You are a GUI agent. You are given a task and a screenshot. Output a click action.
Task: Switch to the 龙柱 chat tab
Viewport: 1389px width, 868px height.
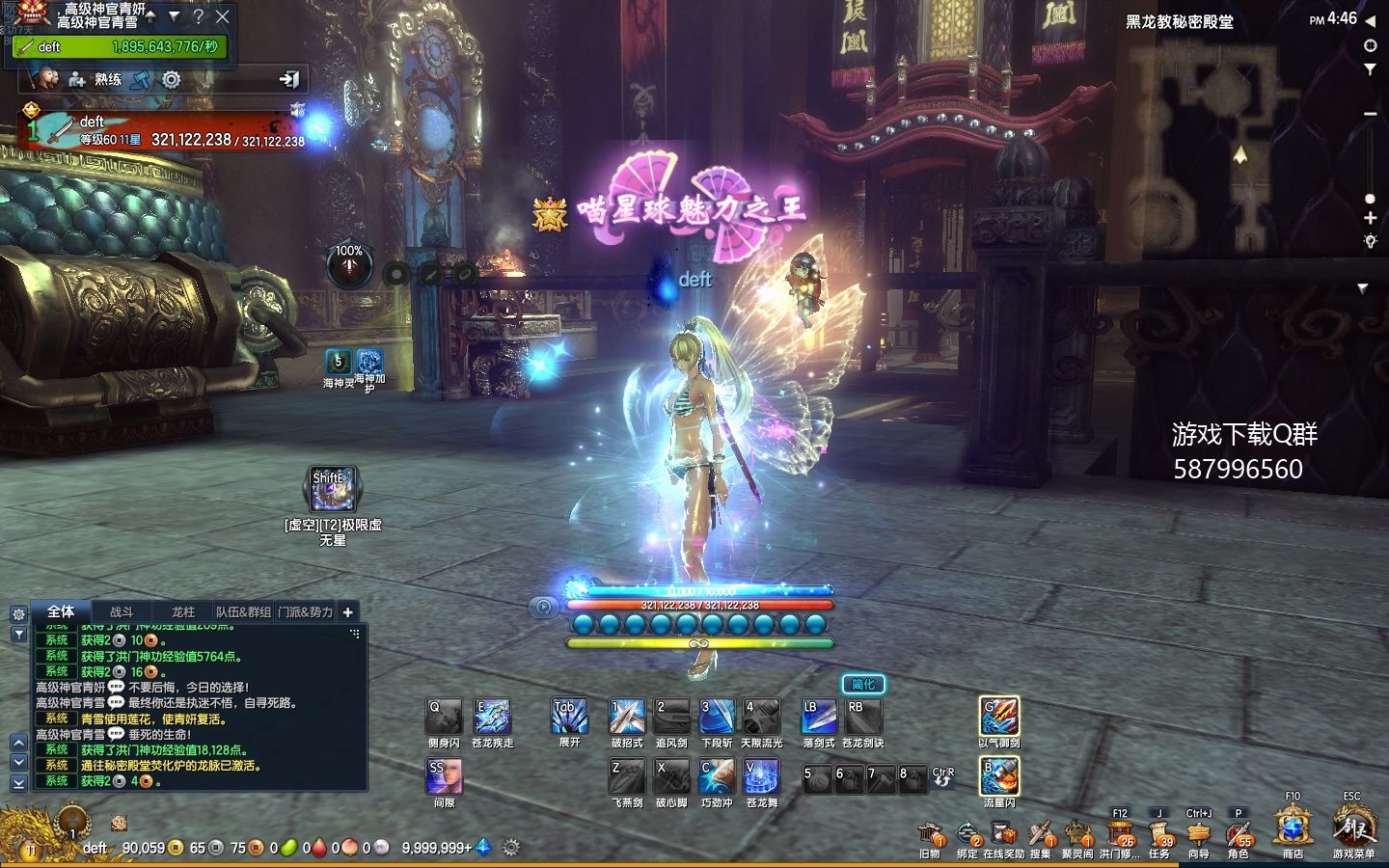coord(183,611)
